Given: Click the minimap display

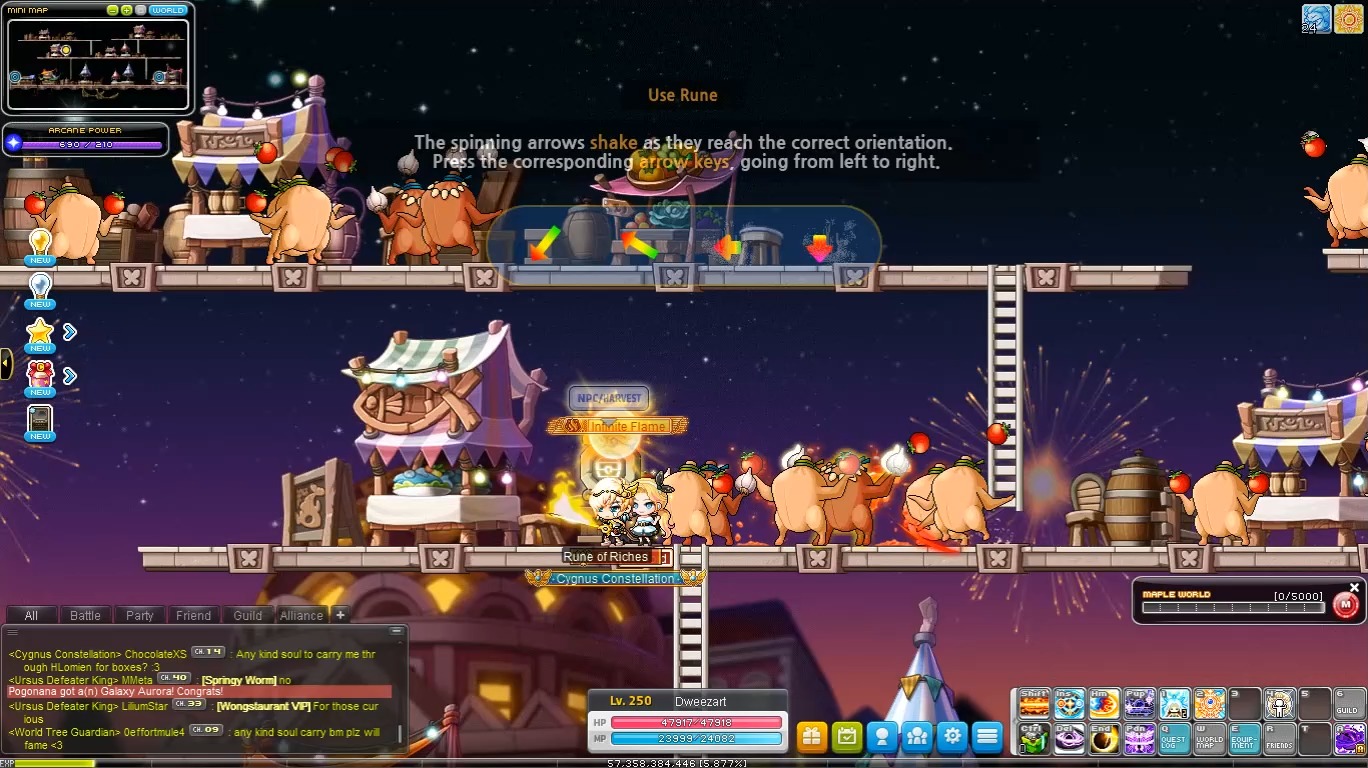Looking at the screenshot, I should (x=98, y=62).
